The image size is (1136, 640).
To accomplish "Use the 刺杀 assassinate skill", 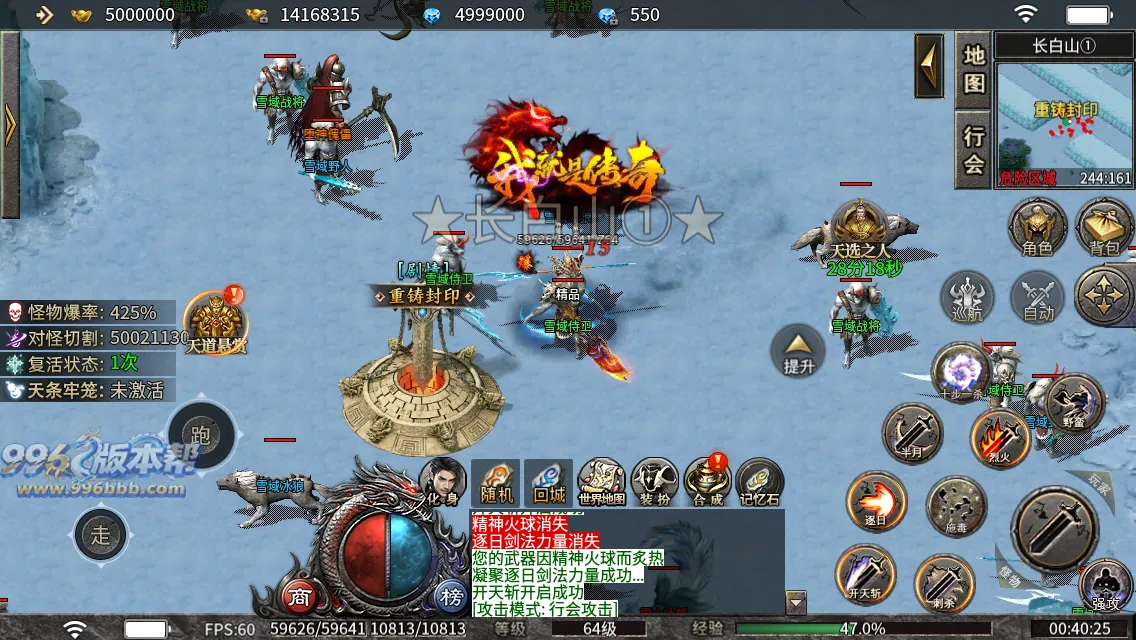I will click(944, 584).
